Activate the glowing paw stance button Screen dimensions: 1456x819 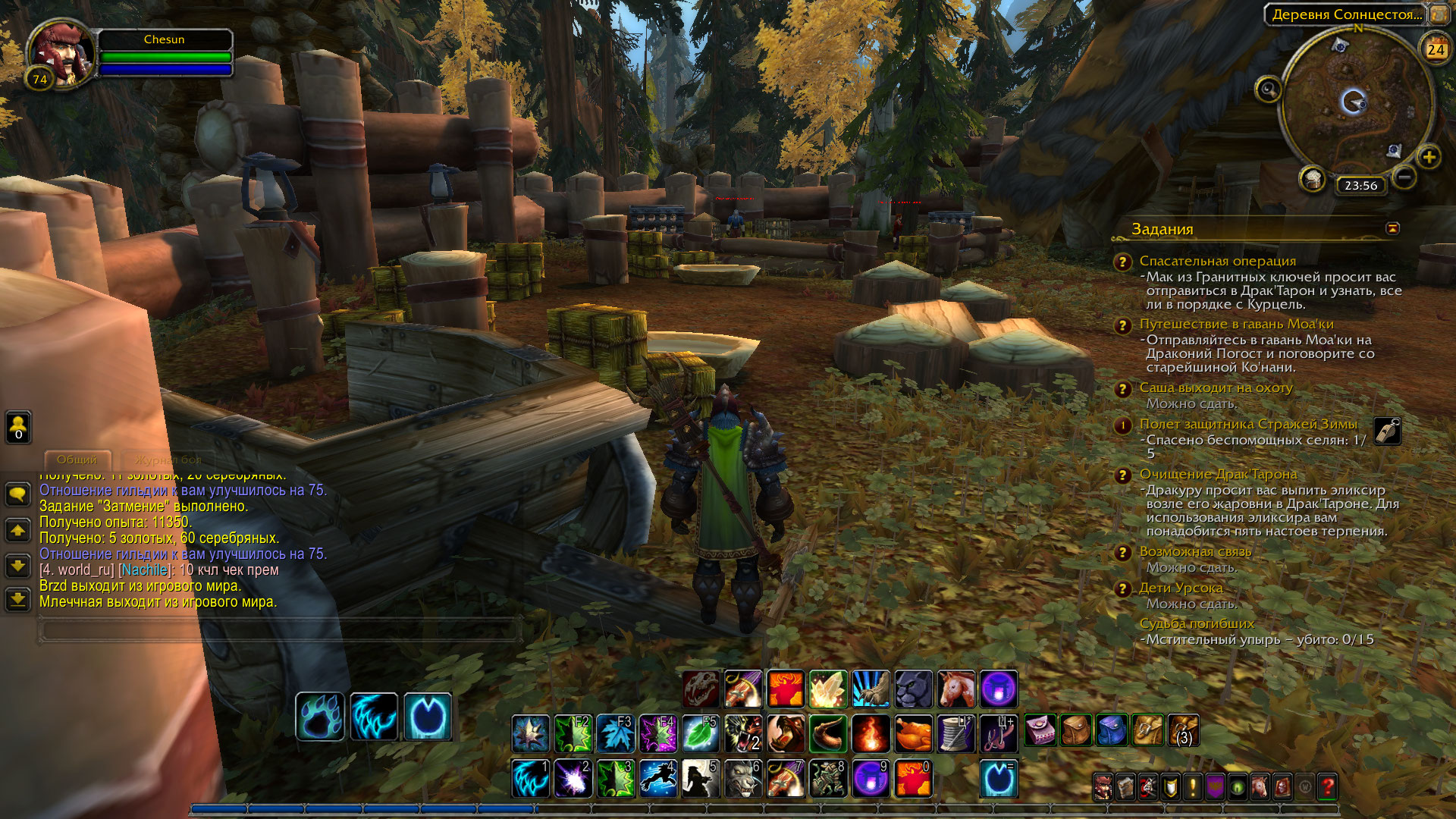pyautogui.click(x=320, y=717)
